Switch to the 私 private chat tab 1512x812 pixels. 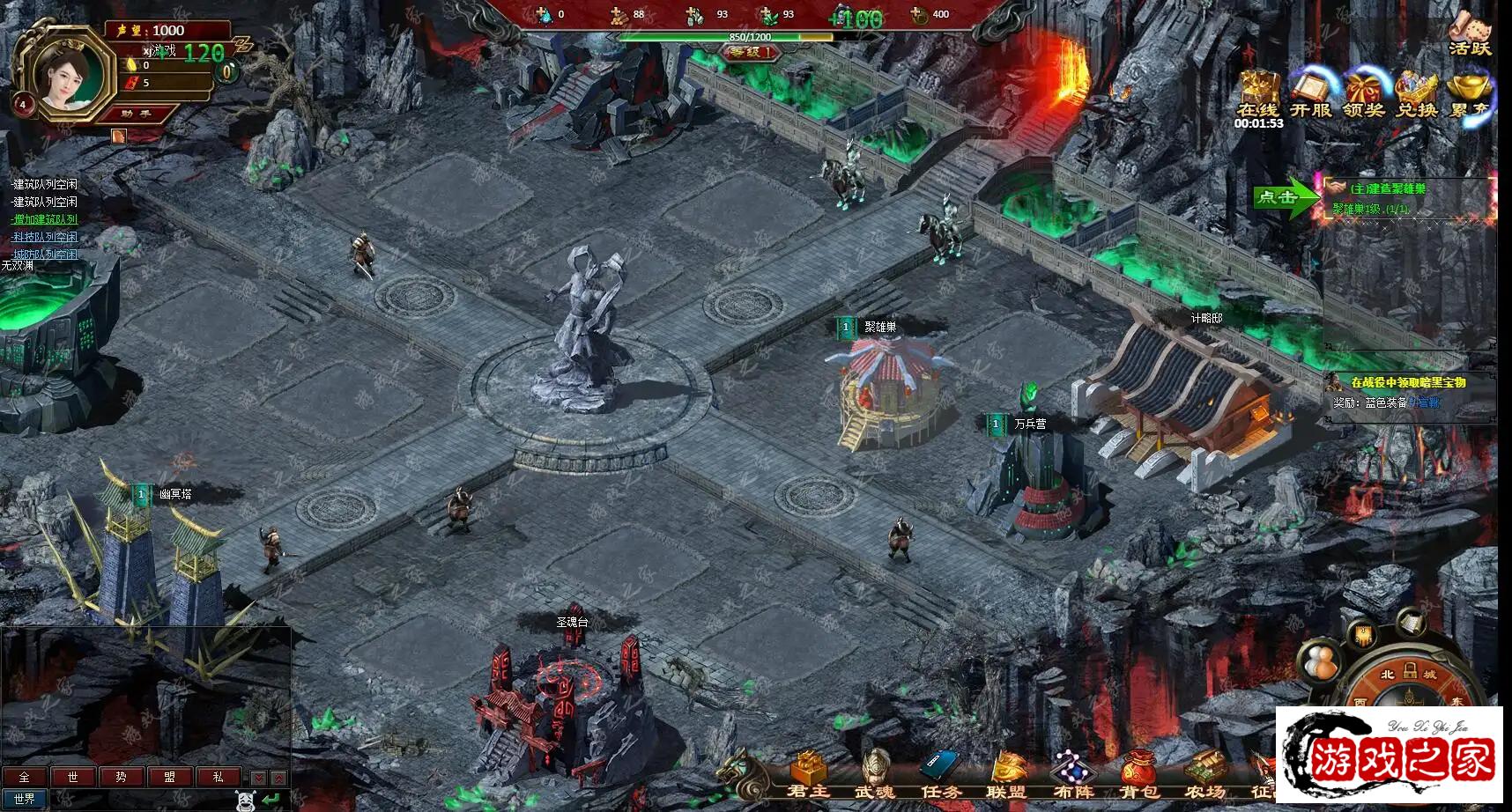coord(218,777)
